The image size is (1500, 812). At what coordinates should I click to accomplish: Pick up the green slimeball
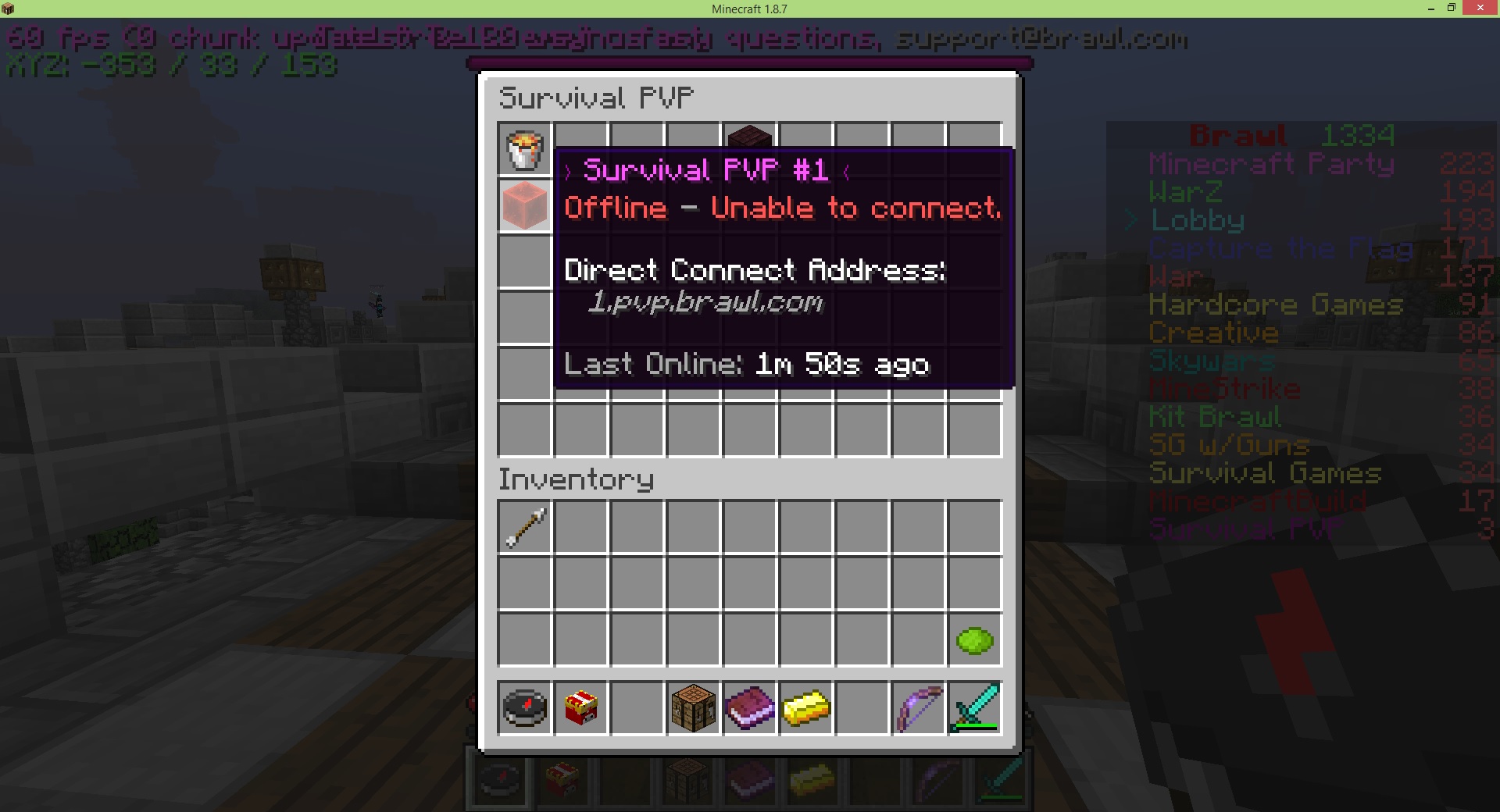coord(974,640)
